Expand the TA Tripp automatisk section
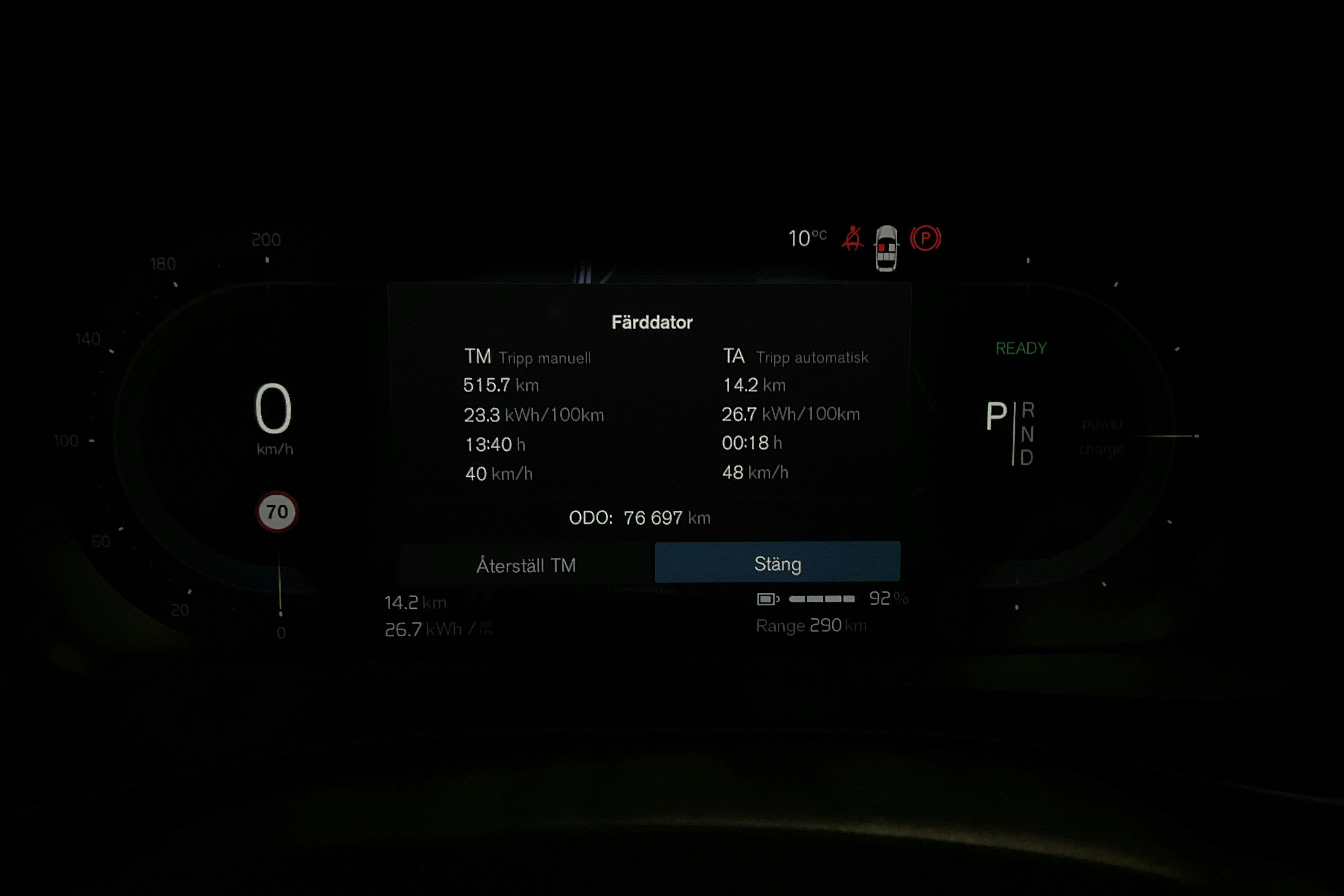 [x=797, y=357]
